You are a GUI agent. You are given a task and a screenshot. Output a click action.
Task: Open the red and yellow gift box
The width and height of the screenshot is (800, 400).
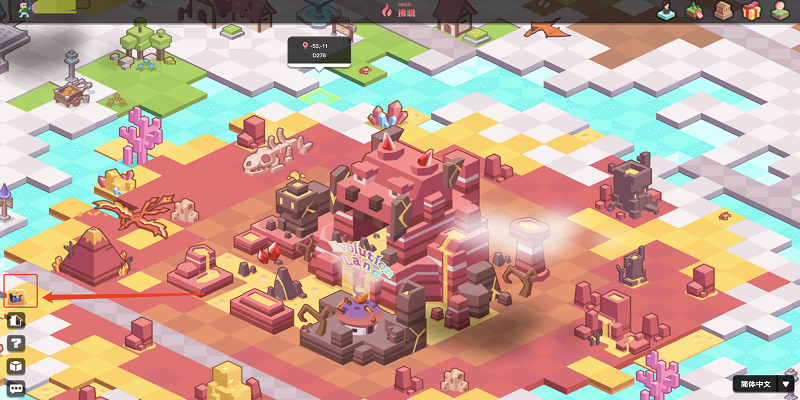752,12
